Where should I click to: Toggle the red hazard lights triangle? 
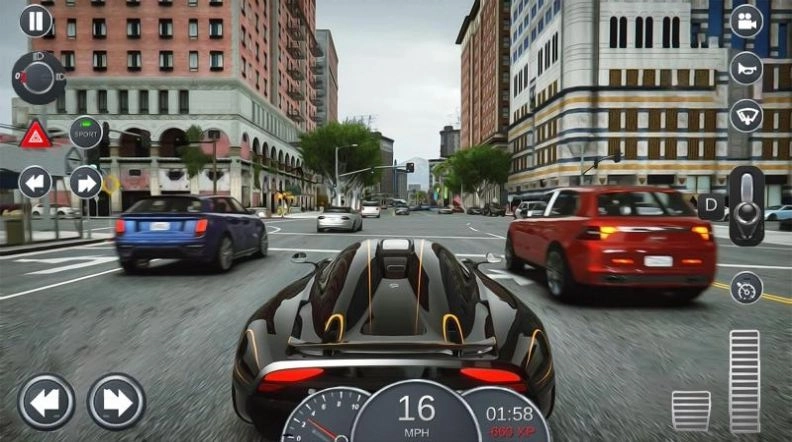[x=36, y=134]
